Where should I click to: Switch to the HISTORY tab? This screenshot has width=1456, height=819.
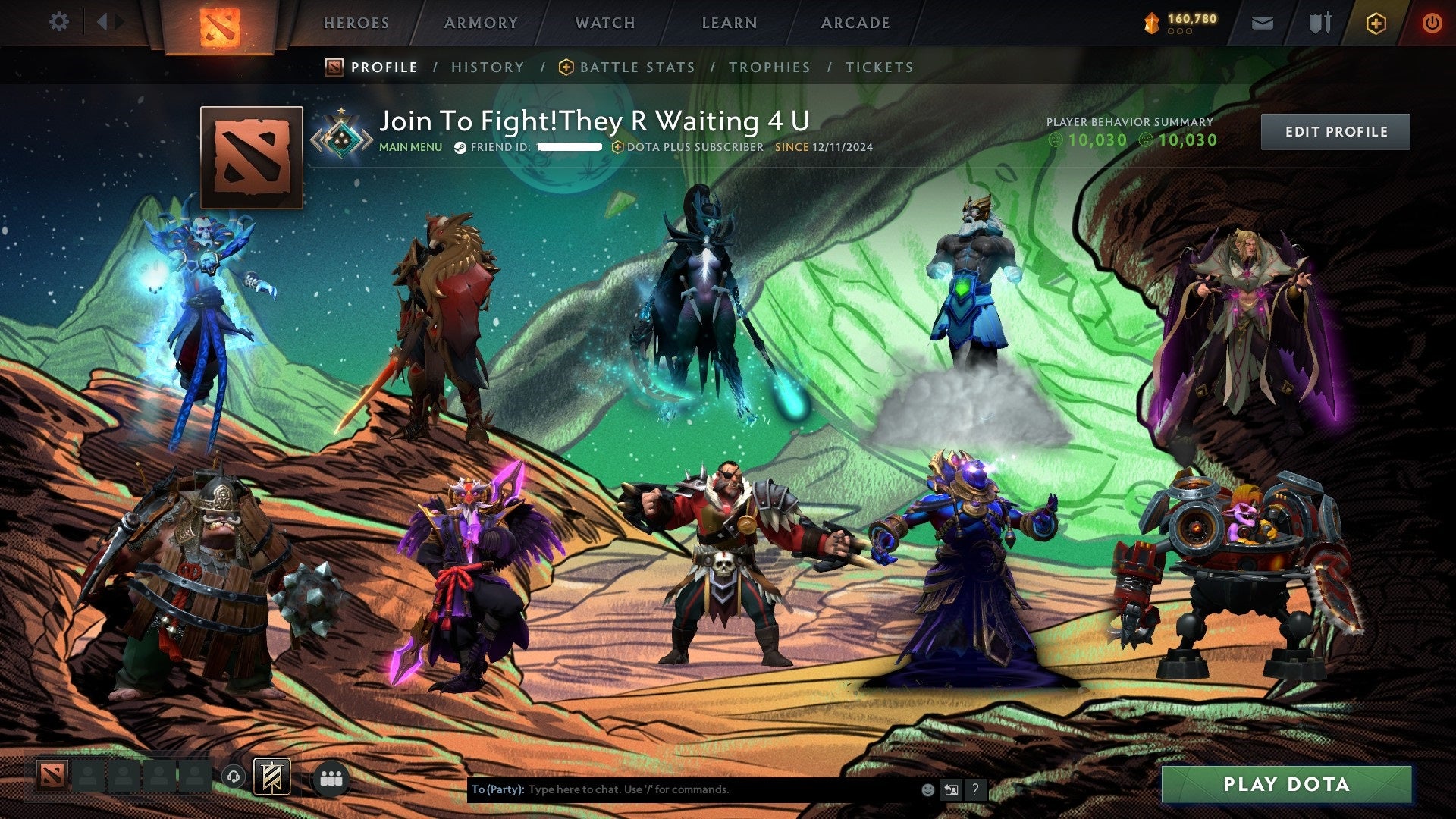[x=488, y=67]
